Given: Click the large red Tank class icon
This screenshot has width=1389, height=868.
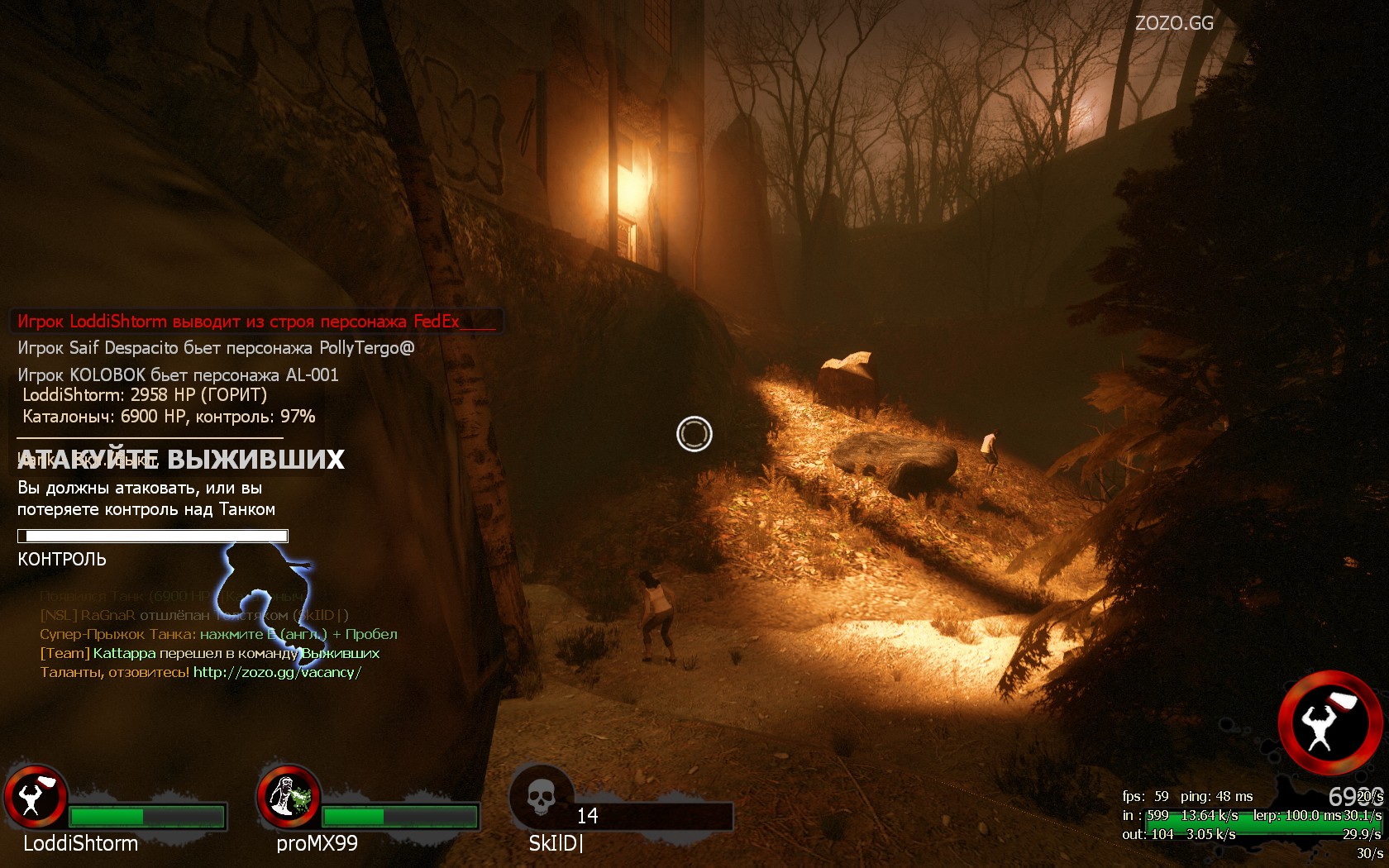Looking at the screenshot, I should coord(1329,723).
